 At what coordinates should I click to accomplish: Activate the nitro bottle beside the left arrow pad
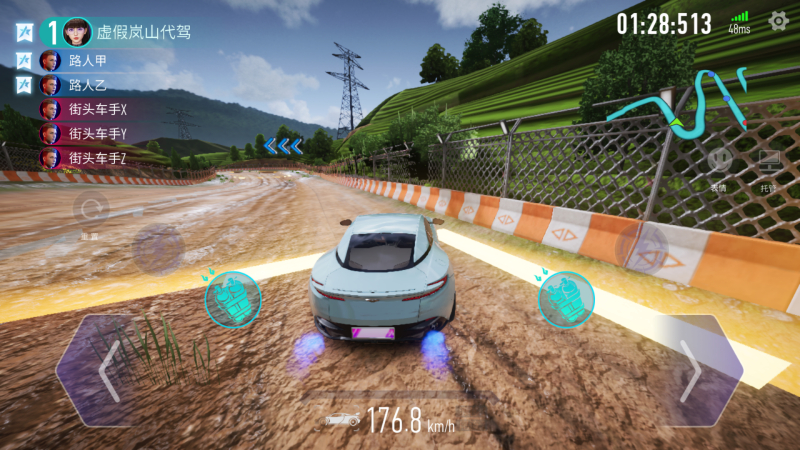coord(232,299)
